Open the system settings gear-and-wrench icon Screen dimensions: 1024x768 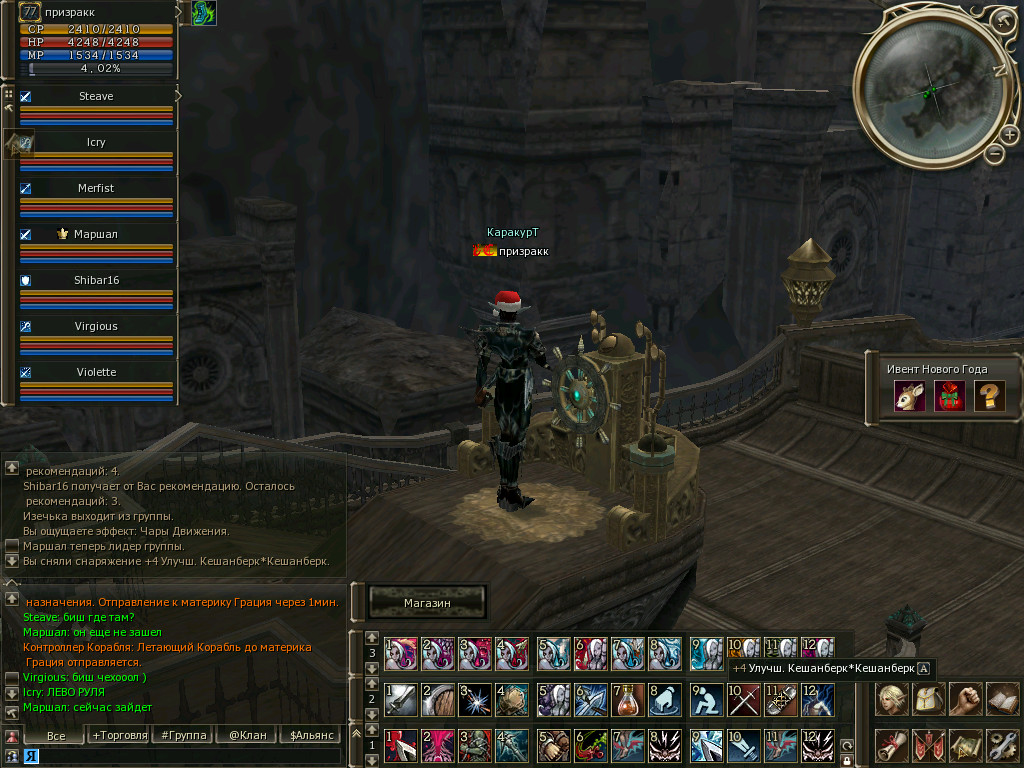(x=1001, y=745)
